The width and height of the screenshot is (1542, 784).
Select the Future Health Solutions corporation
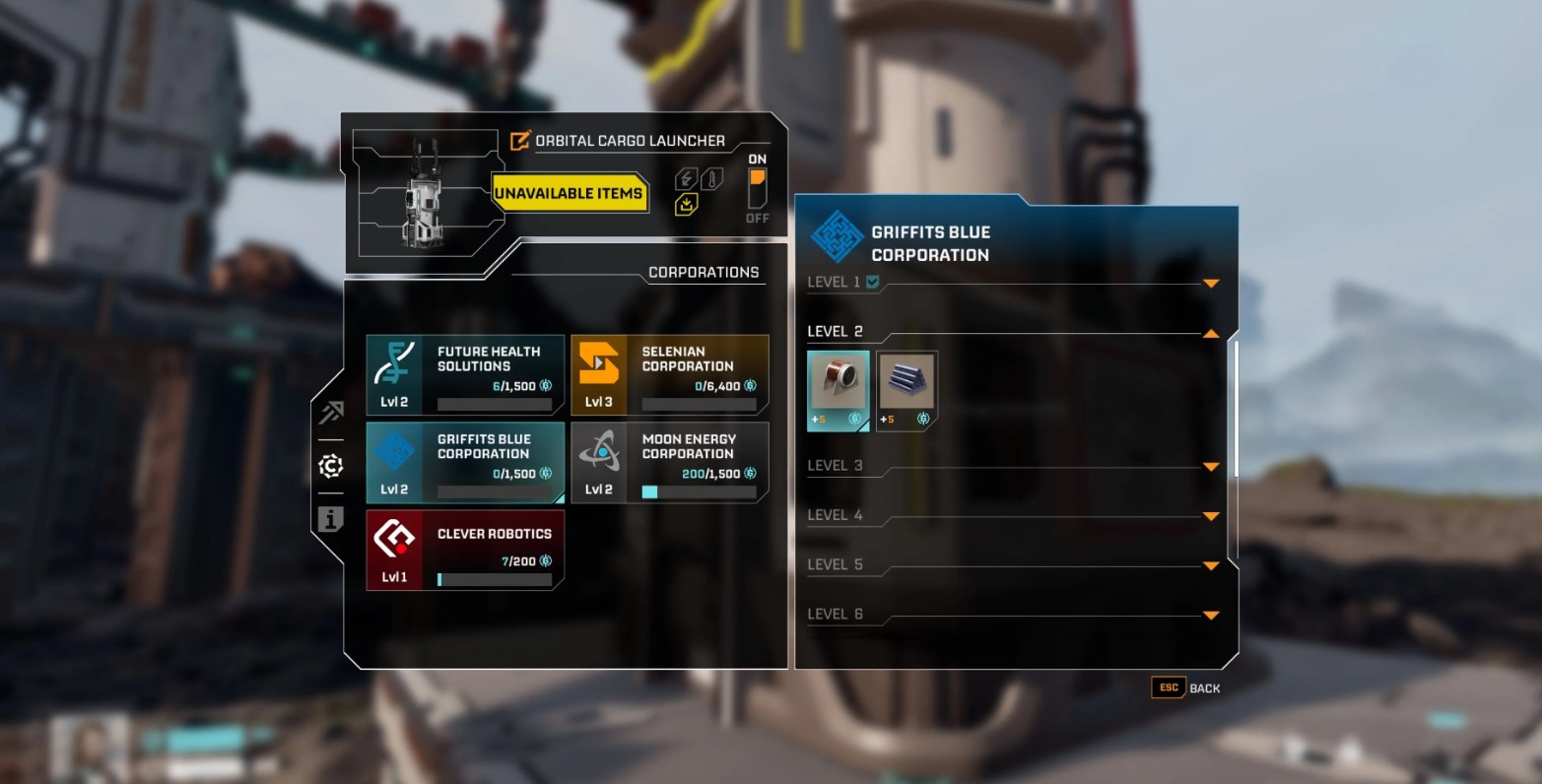point(465,375)
